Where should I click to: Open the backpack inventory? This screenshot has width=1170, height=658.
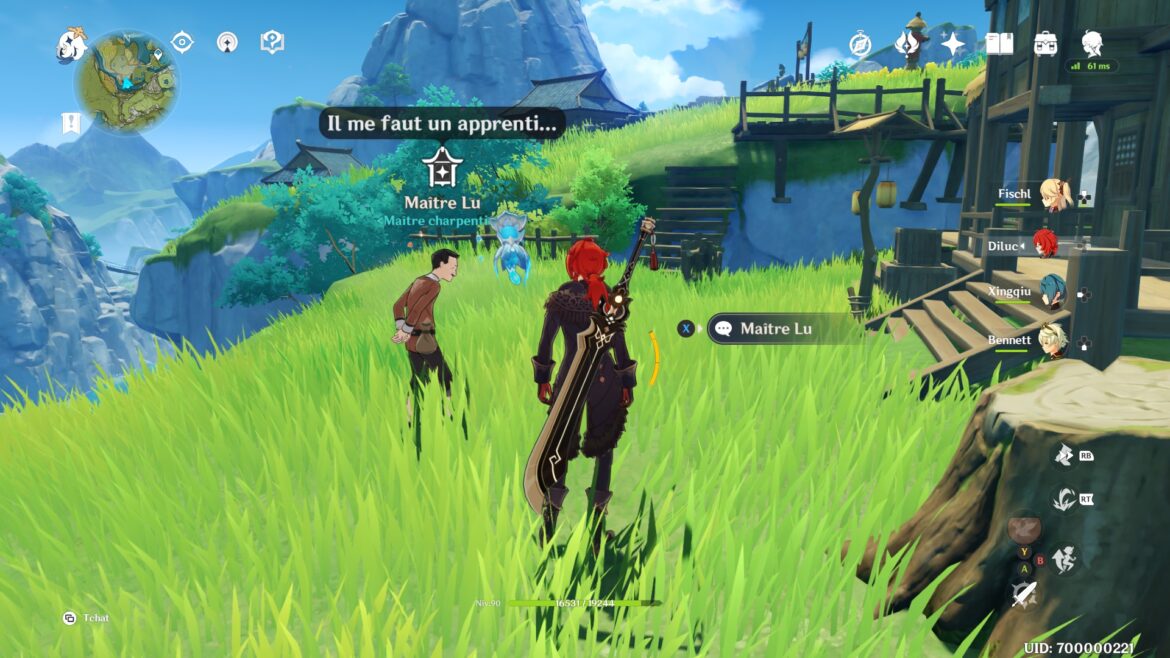pyautogui.click(x=1046, y=44)
